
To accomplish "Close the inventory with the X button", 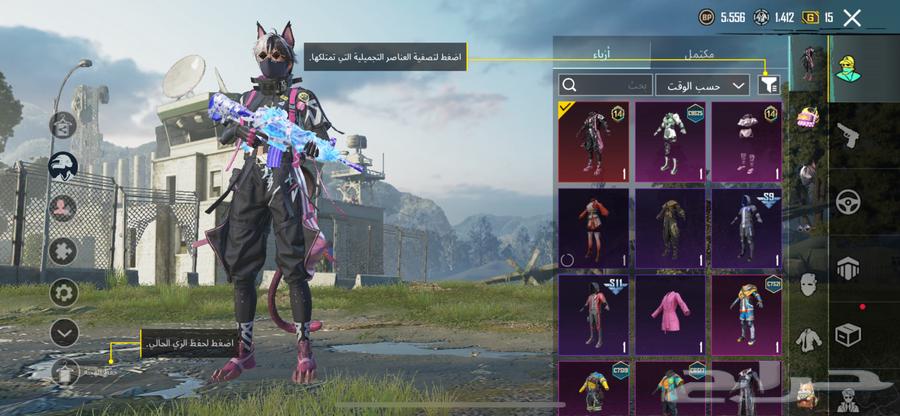I will point(852,17).
